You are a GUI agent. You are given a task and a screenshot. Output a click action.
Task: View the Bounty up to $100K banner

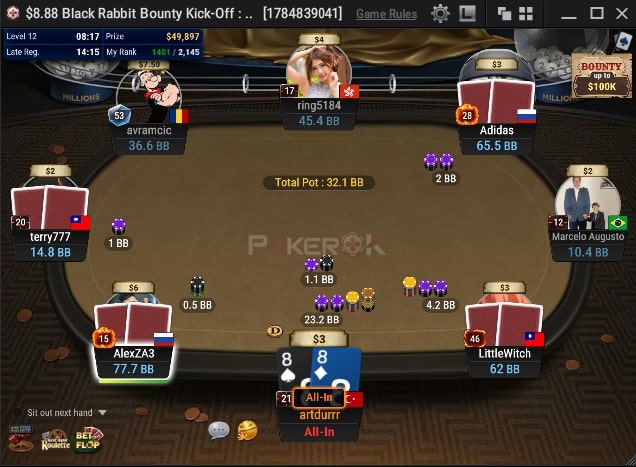601,75
